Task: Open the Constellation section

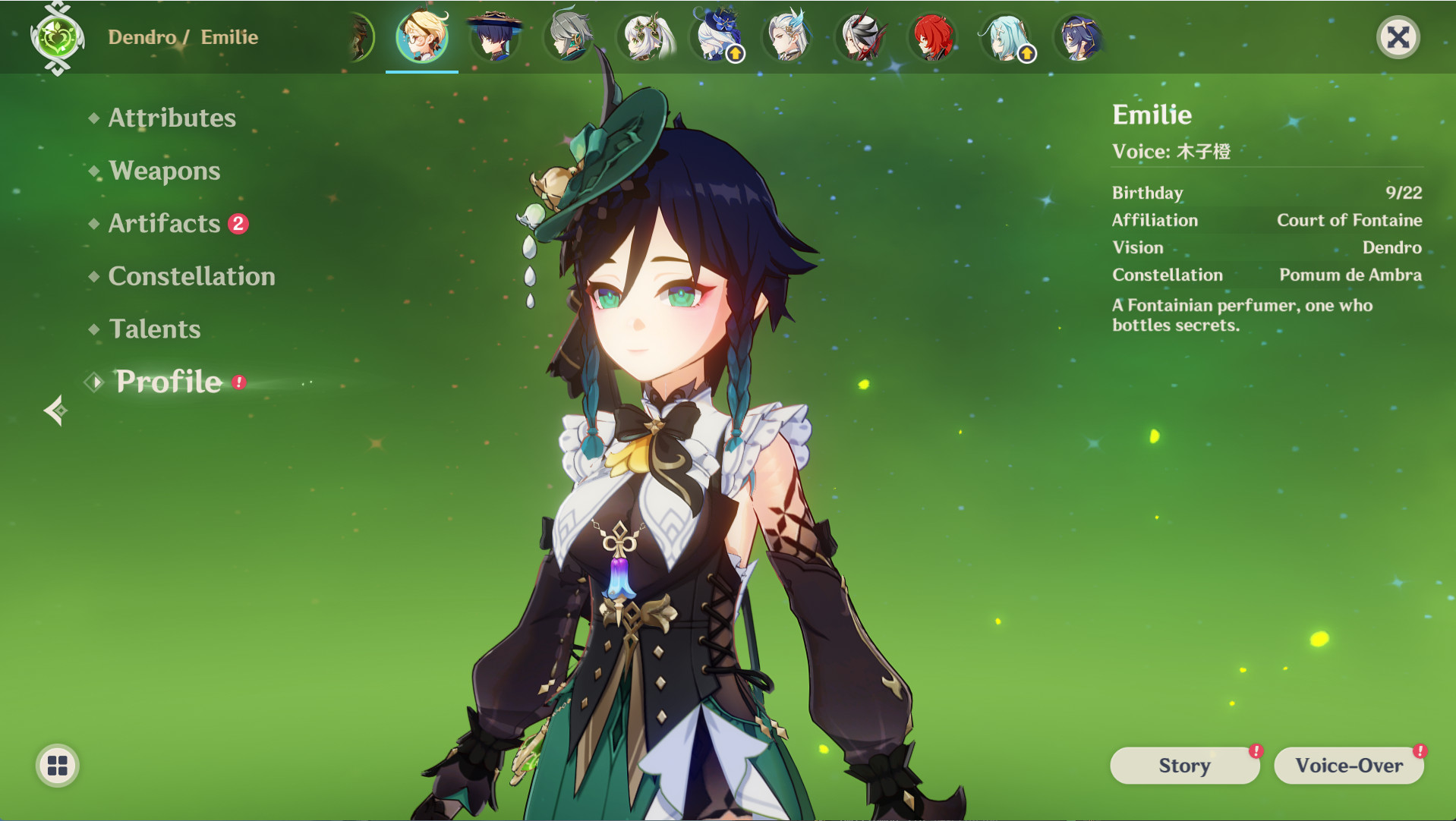Action: coord(191,276)
